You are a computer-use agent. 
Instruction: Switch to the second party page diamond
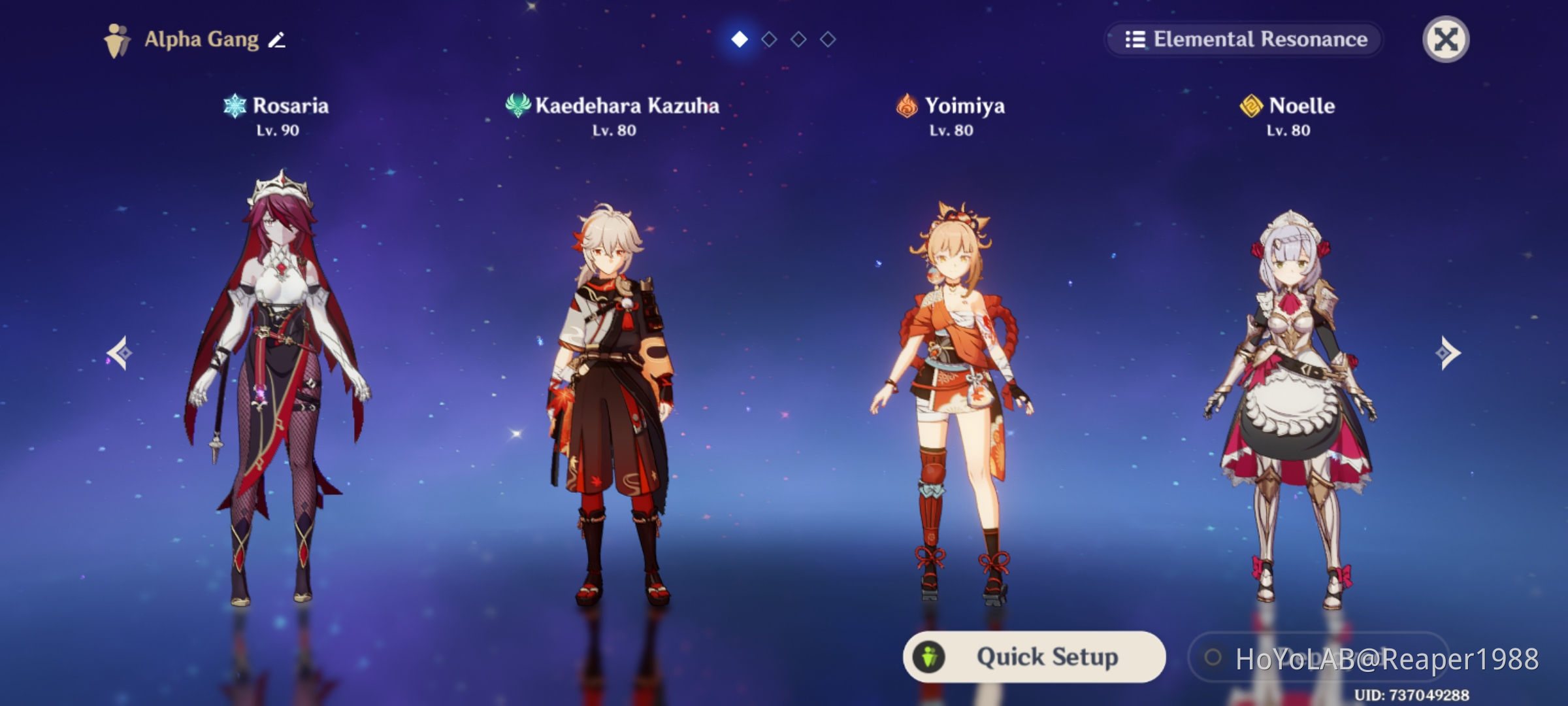[768, 39]
